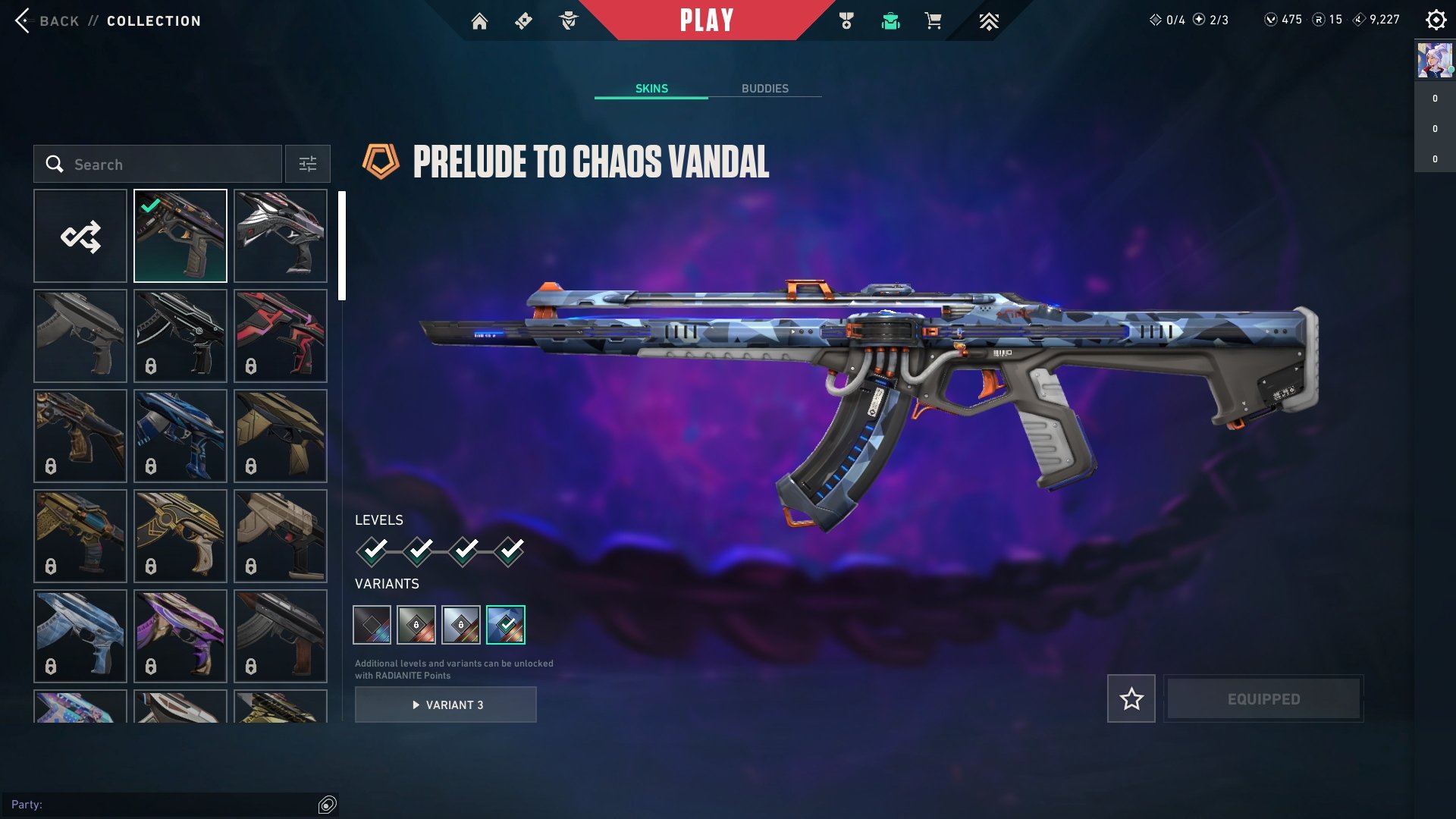
Task: Select the checked blue camo variant
Action: coord(505,625)
